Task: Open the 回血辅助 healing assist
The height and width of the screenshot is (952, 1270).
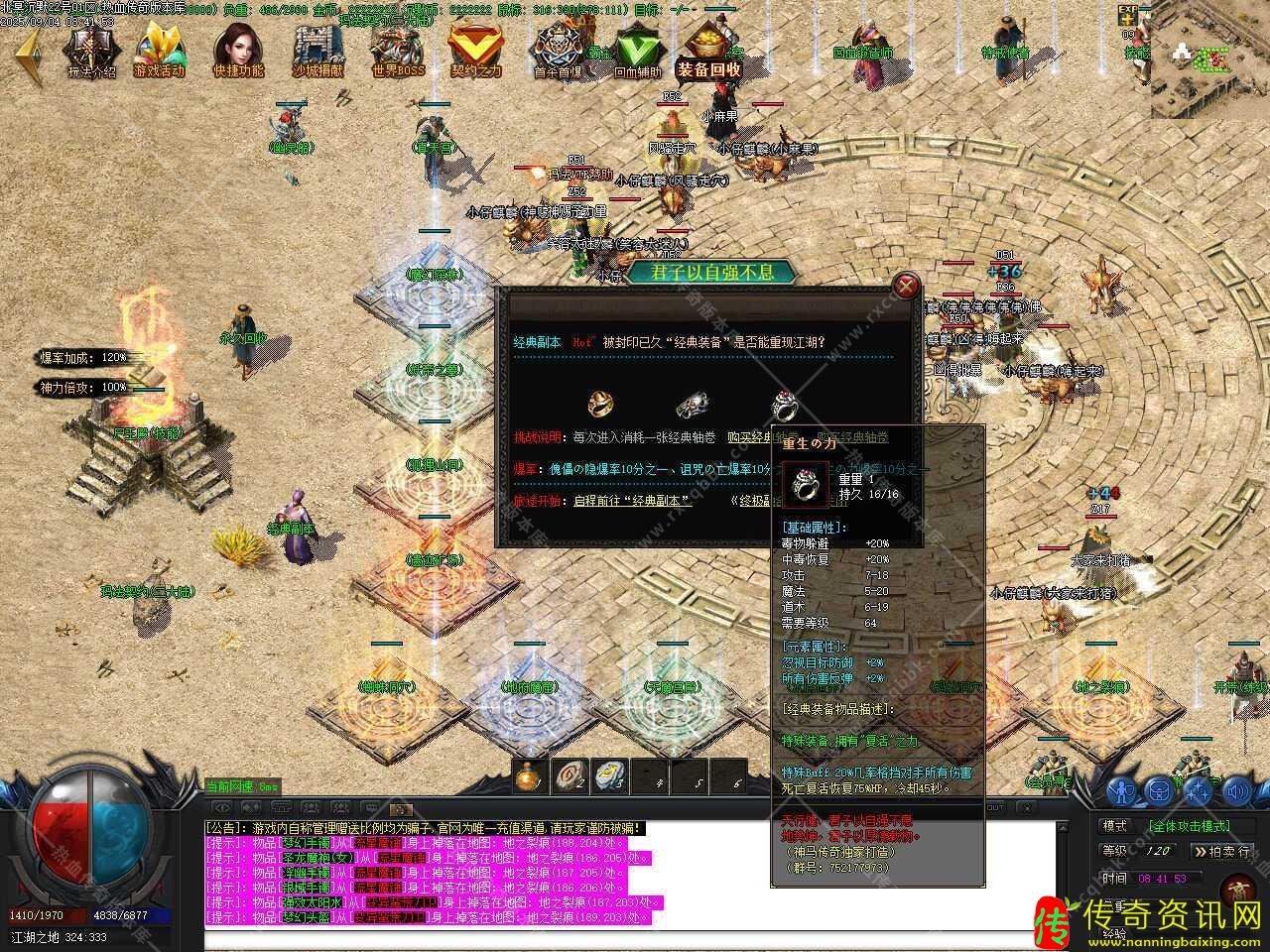Action: tap(636, 51)
